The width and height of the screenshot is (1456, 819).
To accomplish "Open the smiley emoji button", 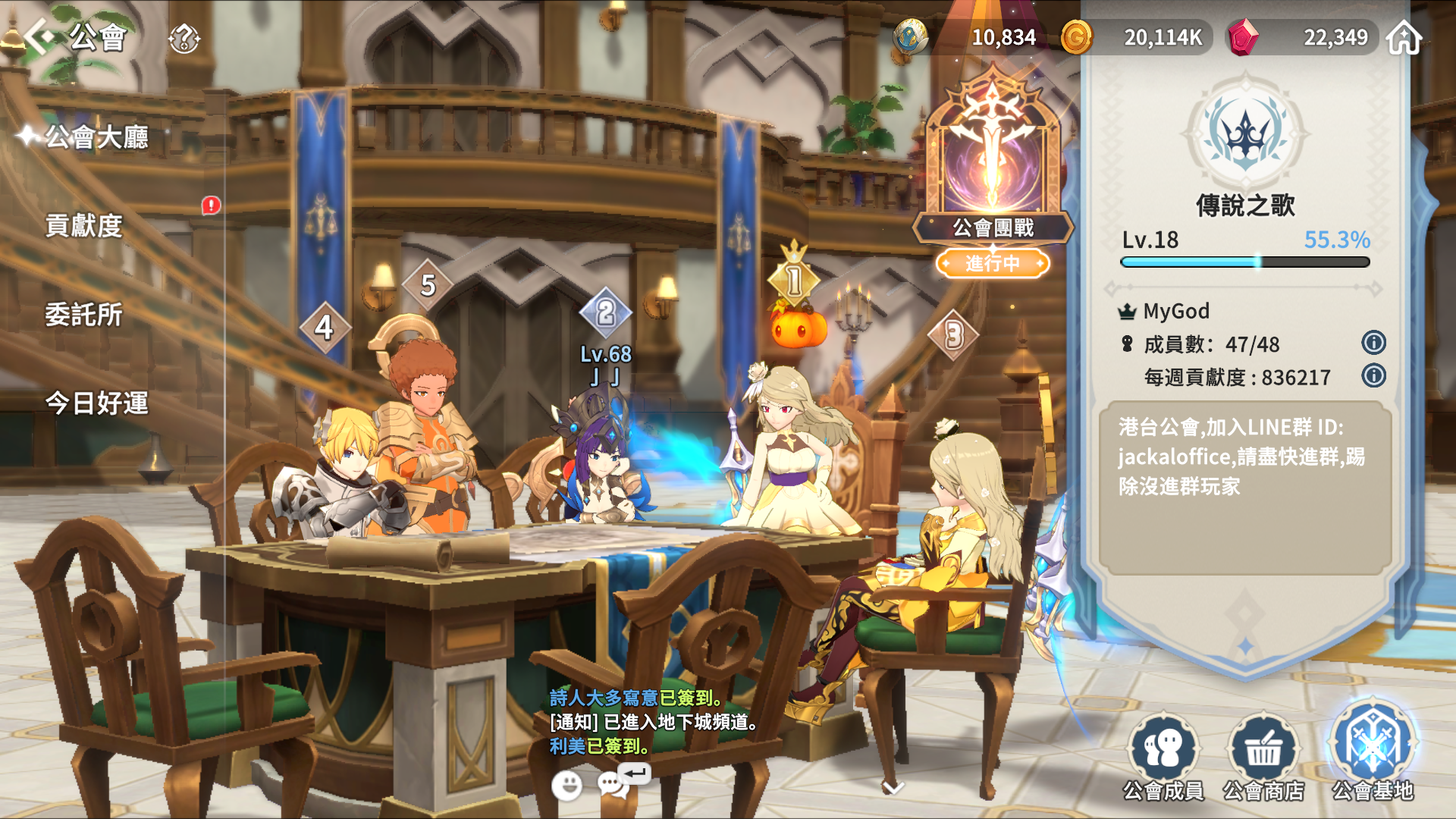I will click(x=566, y=786).
